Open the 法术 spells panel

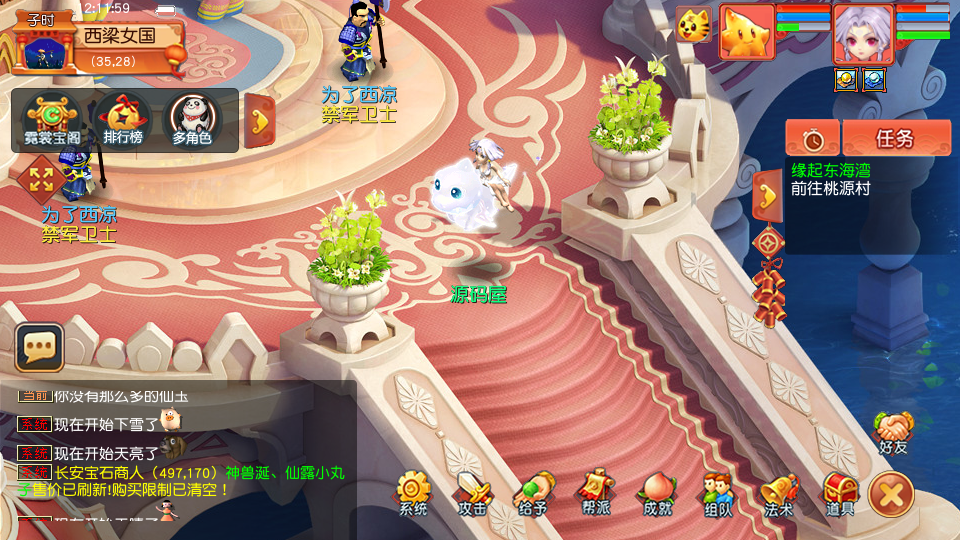click(779, 494)
